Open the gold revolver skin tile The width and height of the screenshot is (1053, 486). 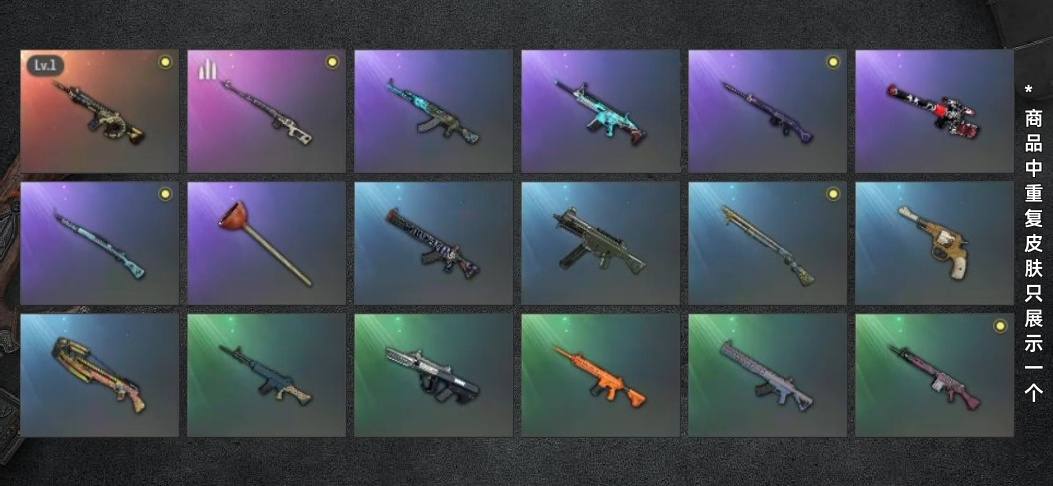click(x=934, y=243)
